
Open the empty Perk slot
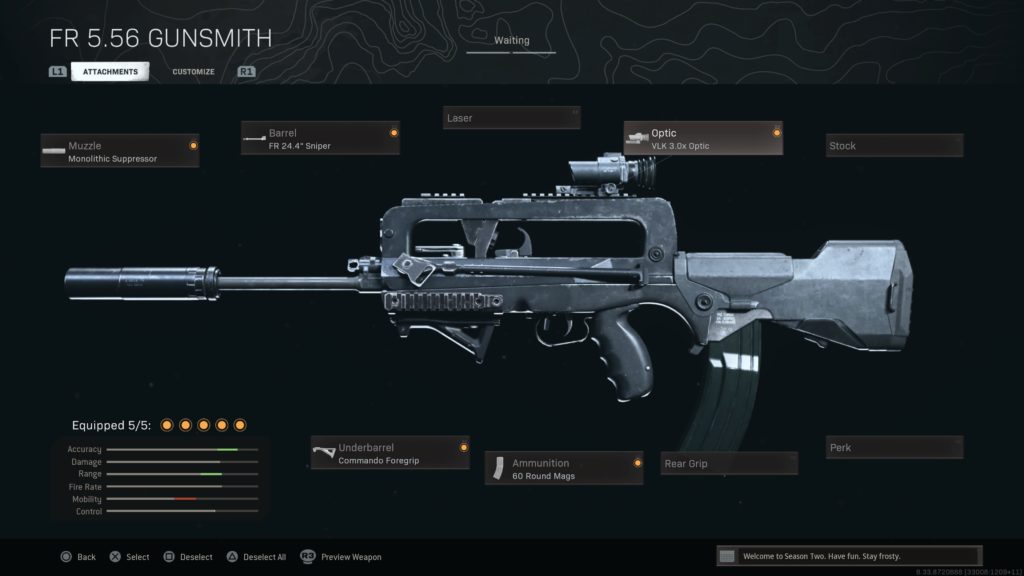(x=894, y=448)
